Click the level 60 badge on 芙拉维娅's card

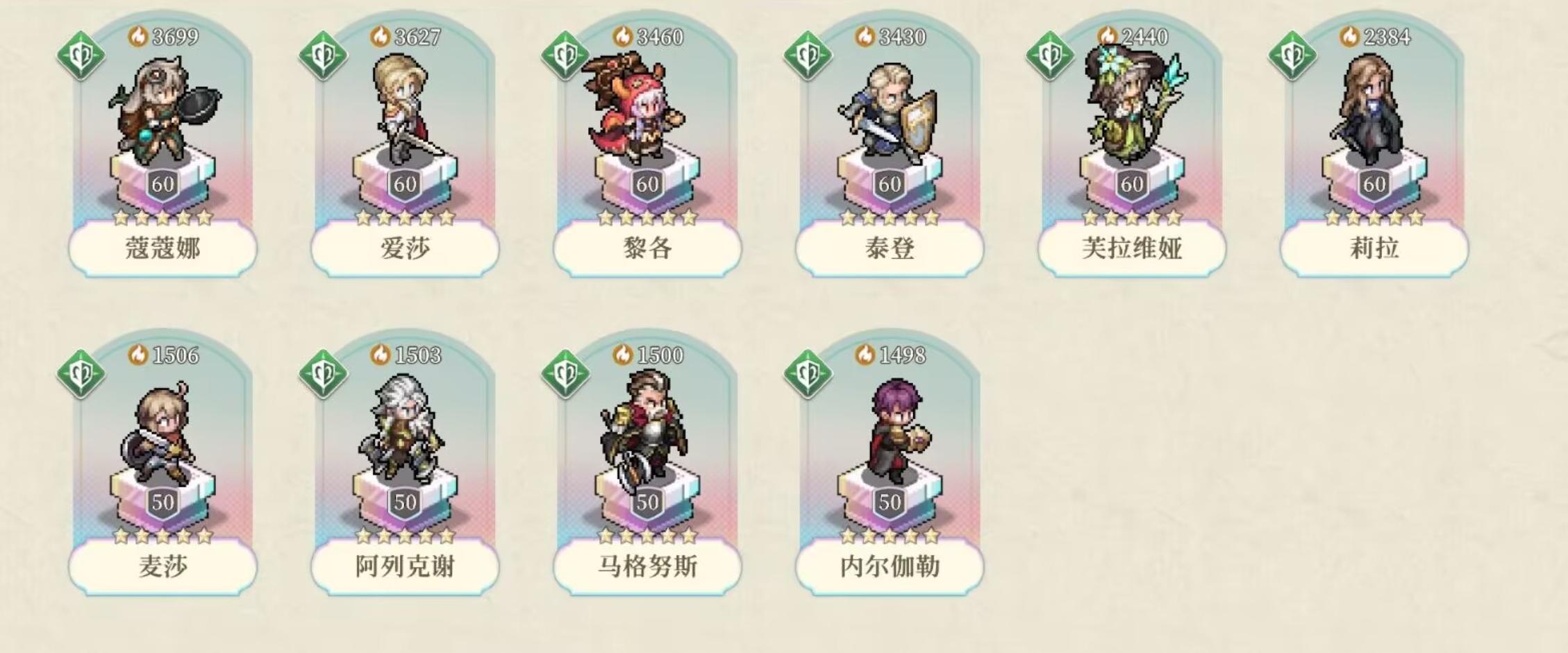coord(1134,185)
